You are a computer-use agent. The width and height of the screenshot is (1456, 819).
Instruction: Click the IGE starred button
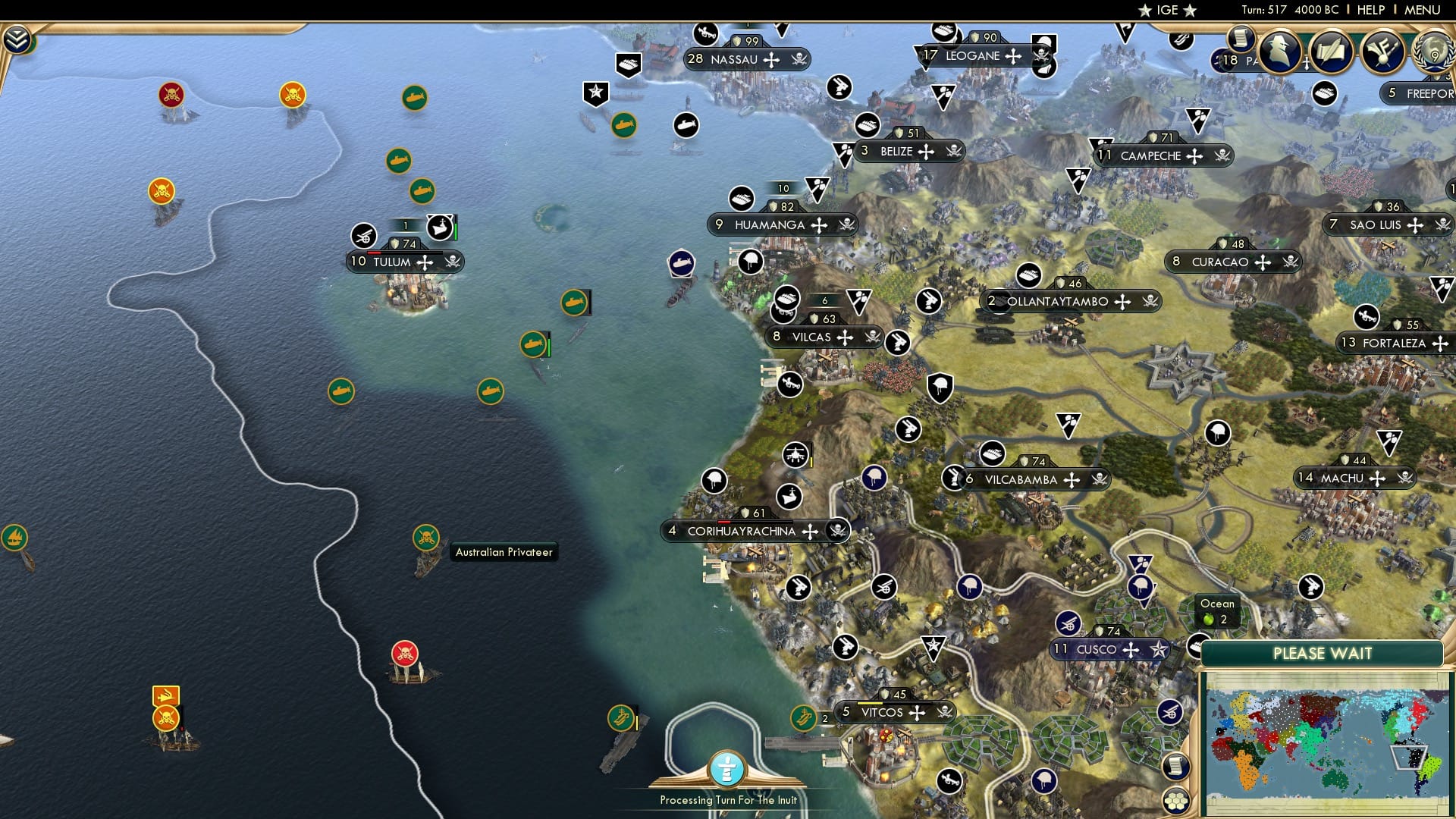tap(1166, 10)
